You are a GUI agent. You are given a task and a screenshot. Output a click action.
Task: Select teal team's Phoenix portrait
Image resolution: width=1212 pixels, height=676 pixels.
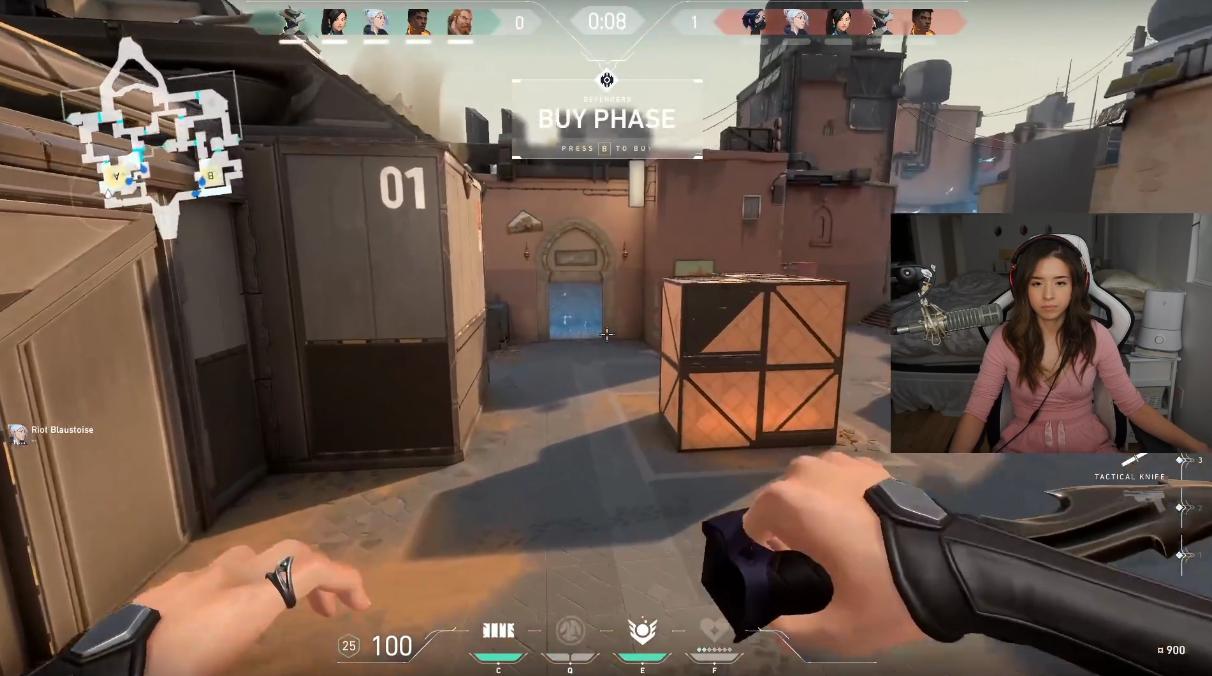point(418,22)
